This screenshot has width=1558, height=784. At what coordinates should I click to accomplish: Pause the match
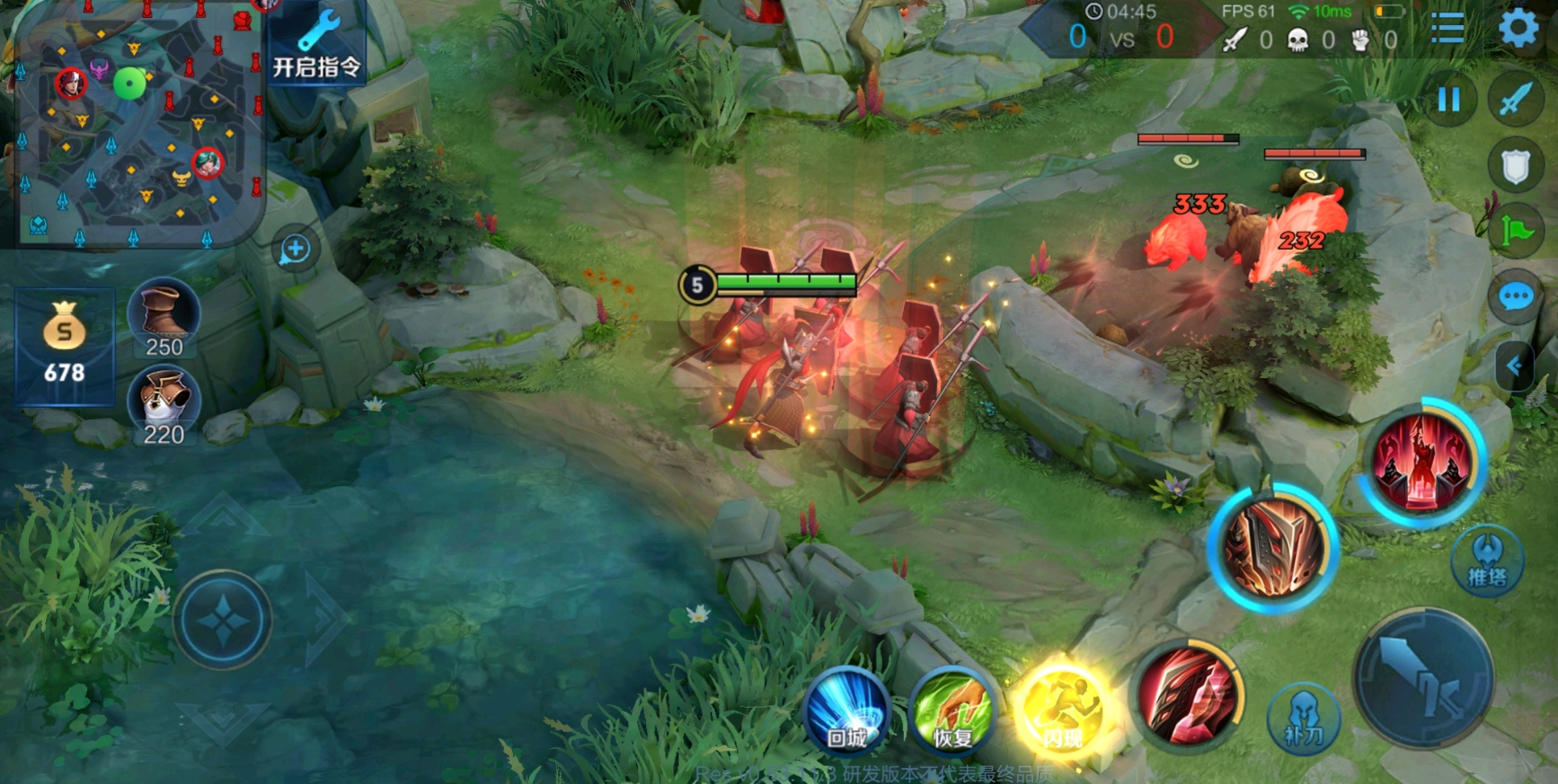(1448, 99)
